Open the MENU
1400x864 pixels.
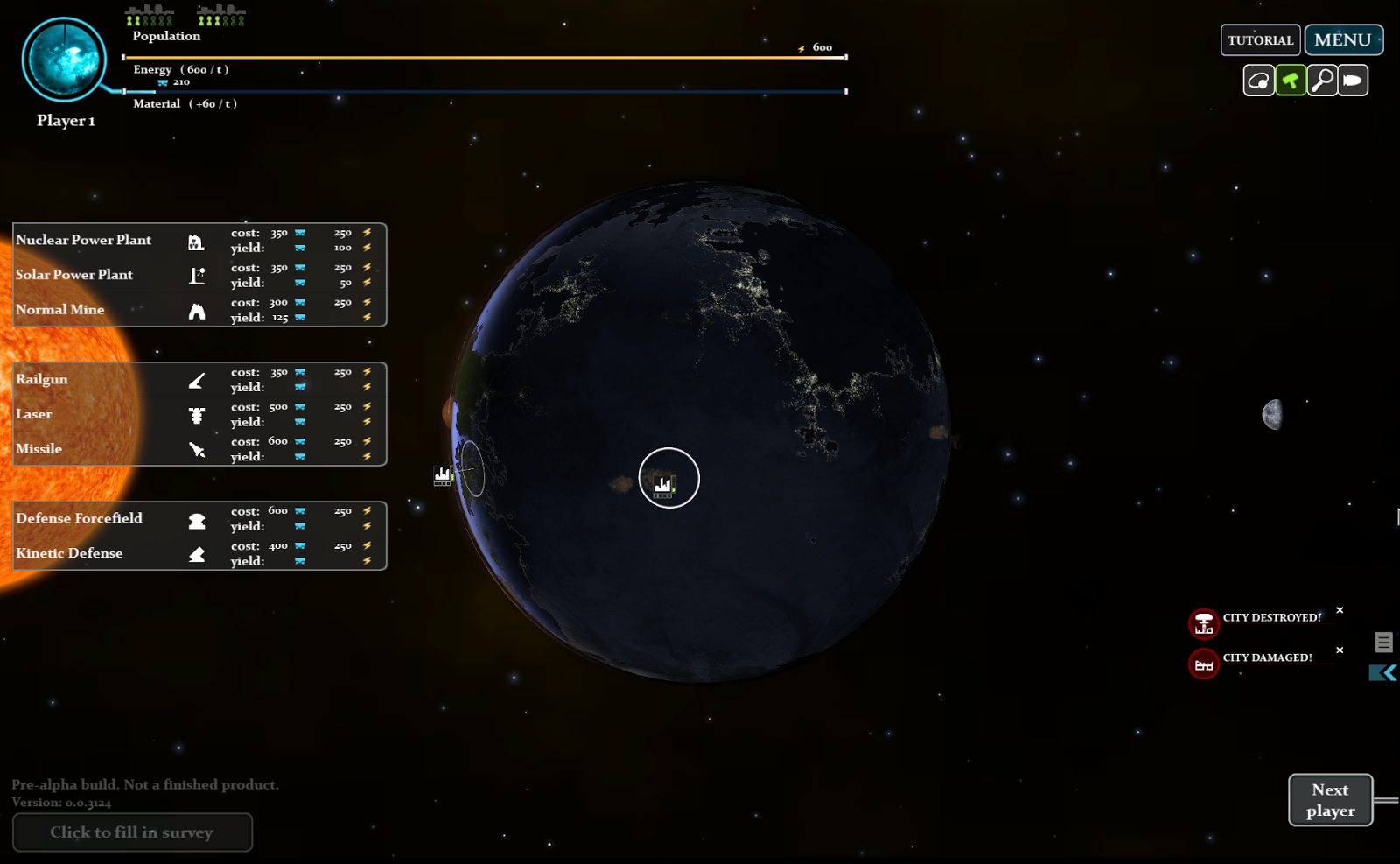(1343, 39)
